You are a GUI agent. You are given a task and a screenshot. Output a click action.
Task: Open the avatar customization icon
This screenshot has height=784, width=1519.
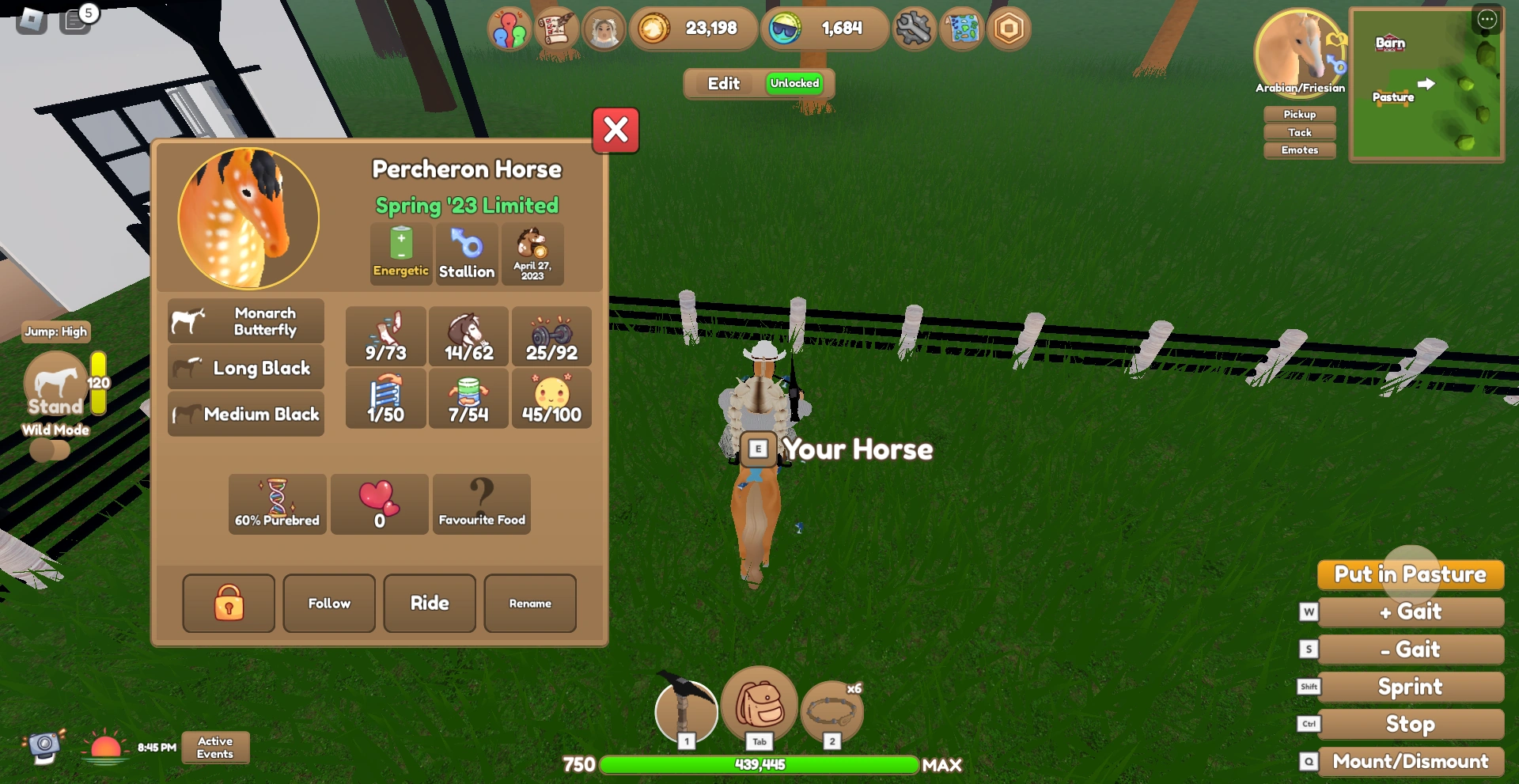tap(604, 28)
